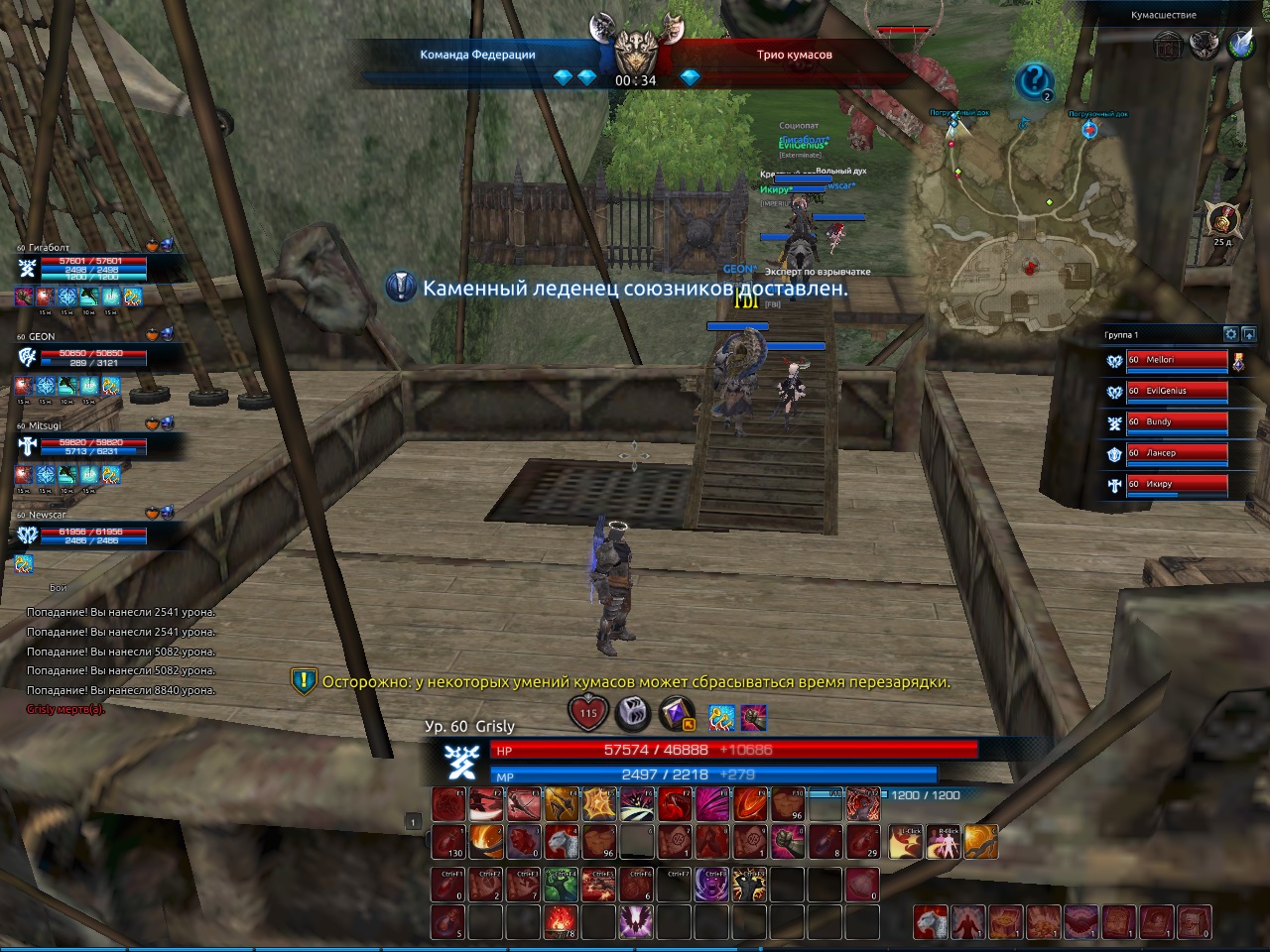Viewport: 1270px width, 952px height.
Task: Use the green figure skill on Ctrl+F4
Action: 561,885
